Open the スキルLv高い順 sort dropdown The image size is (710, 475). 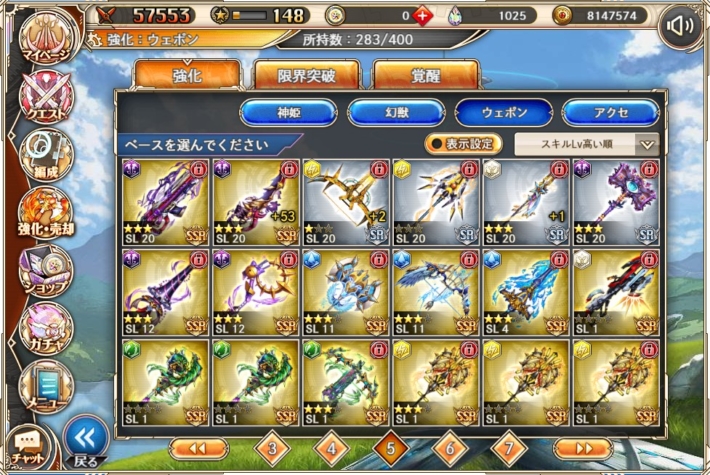586,143
